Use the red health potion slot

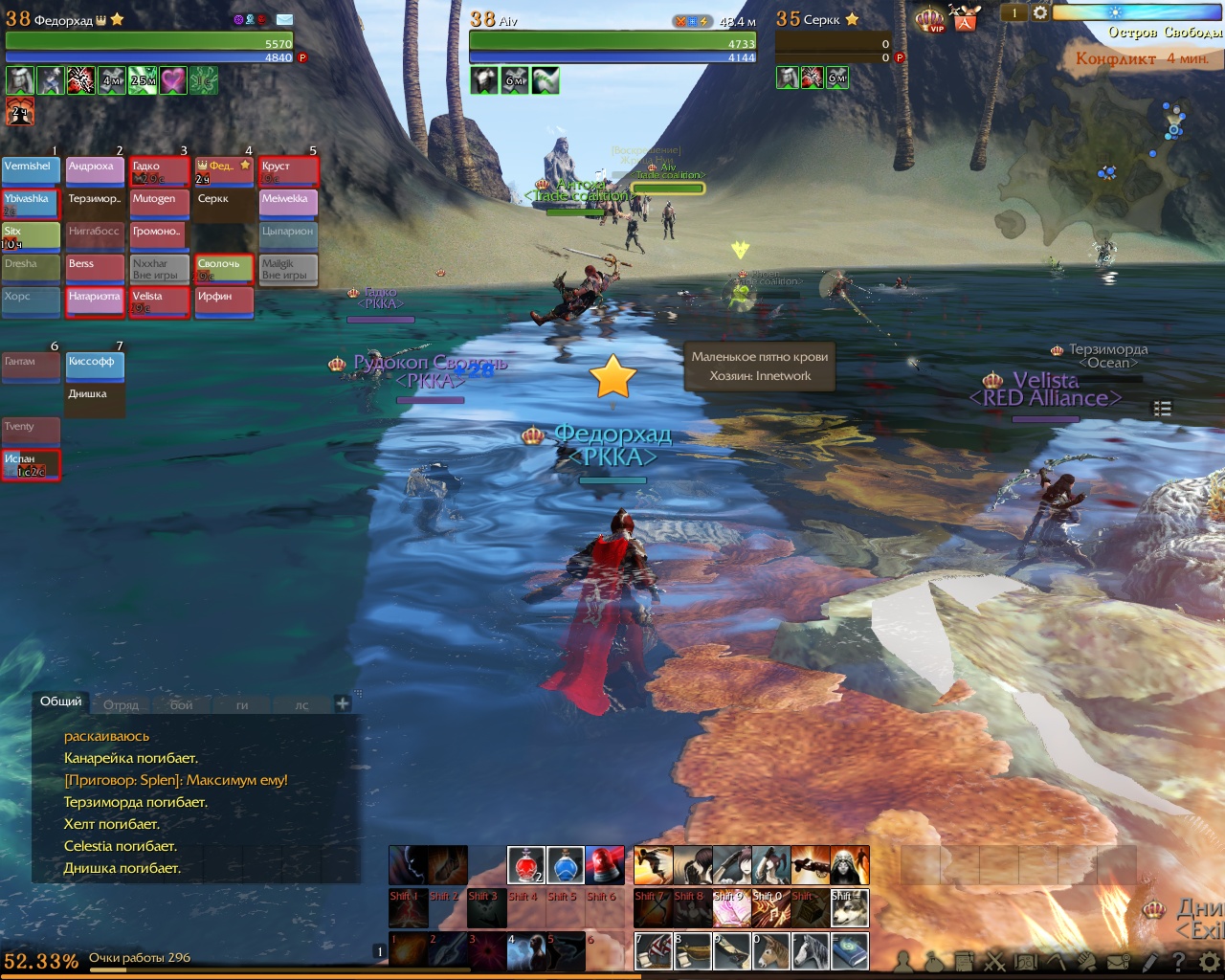click(x=525, y=865)
